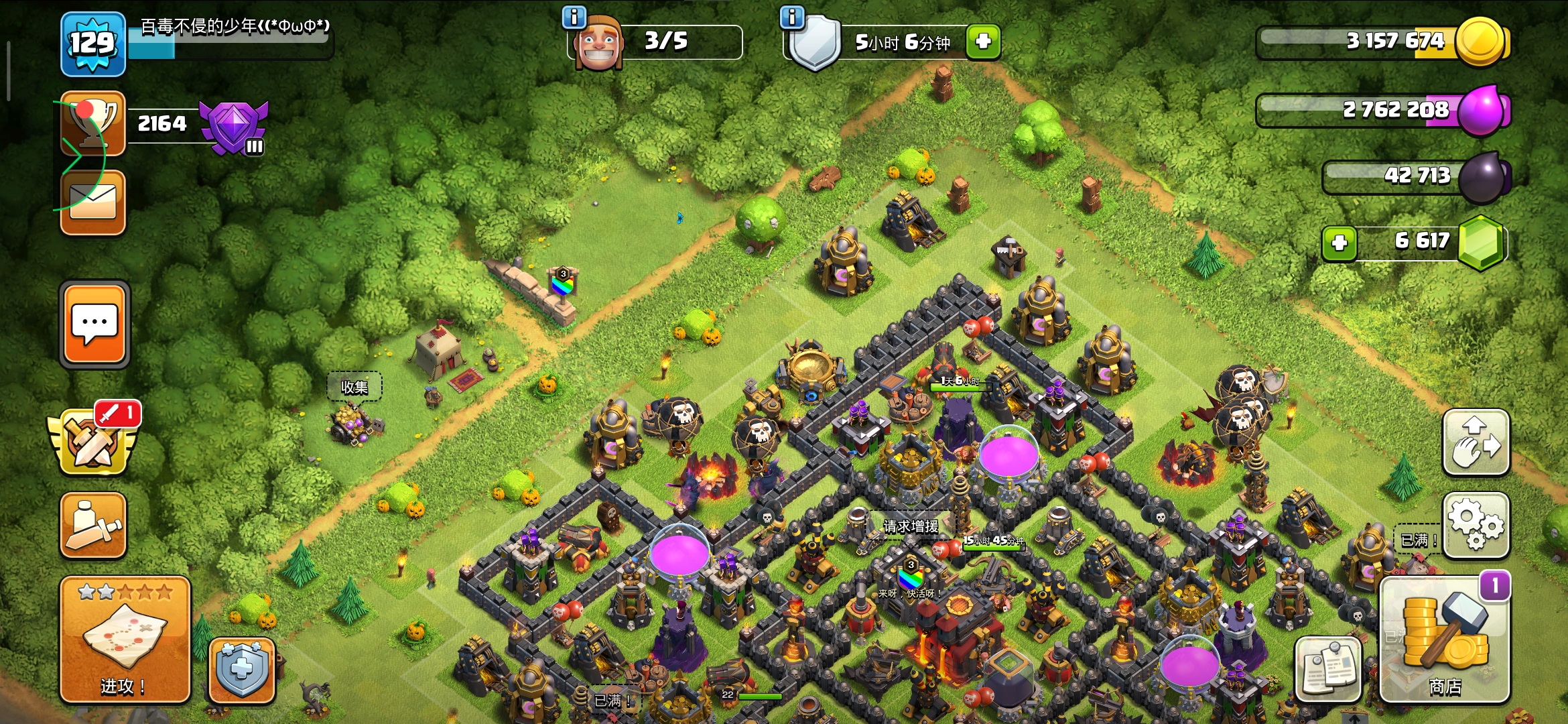View the purple Crystal III league badge
Image resolution: width=1568 pixels, height=724 pixels.
point(235,127)
